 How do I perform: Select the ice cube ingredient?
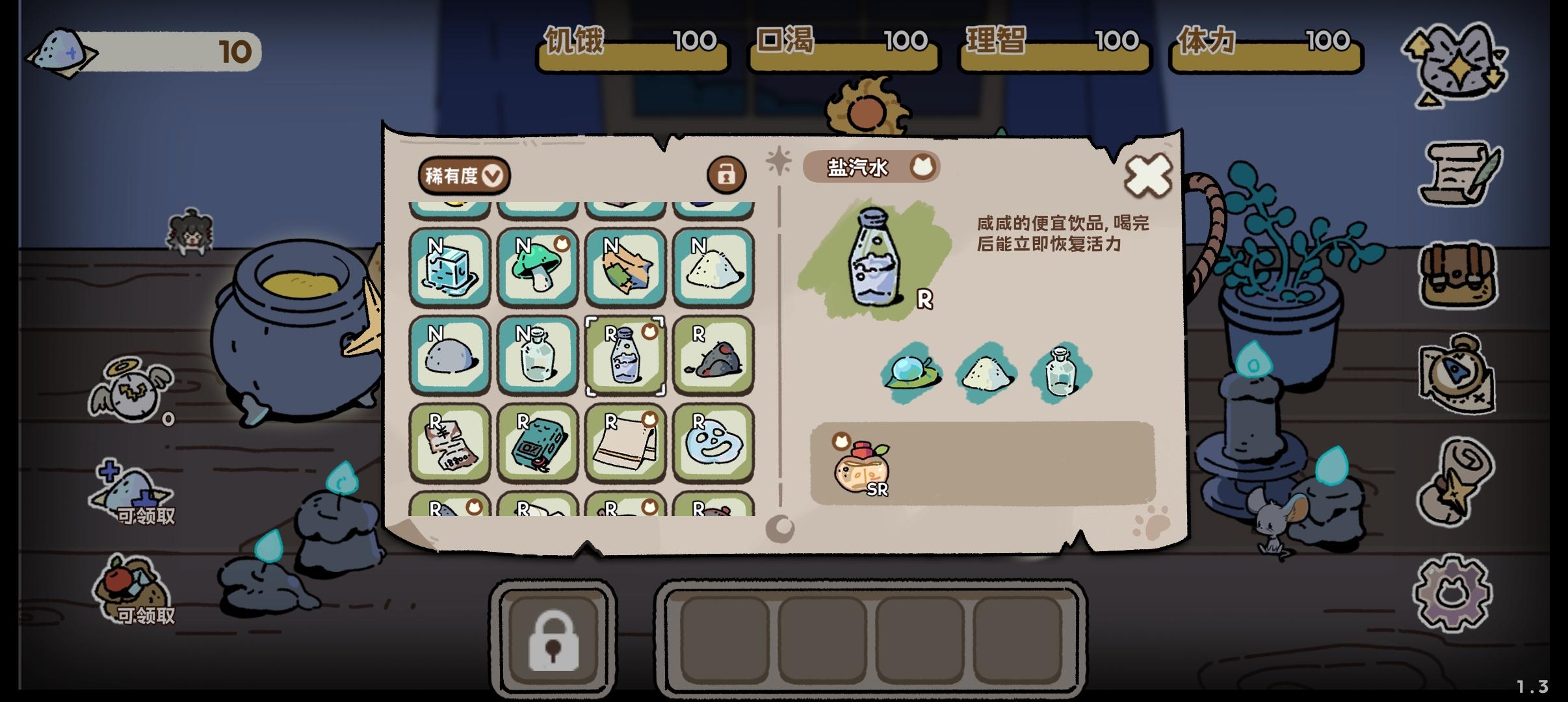(450, 268)
